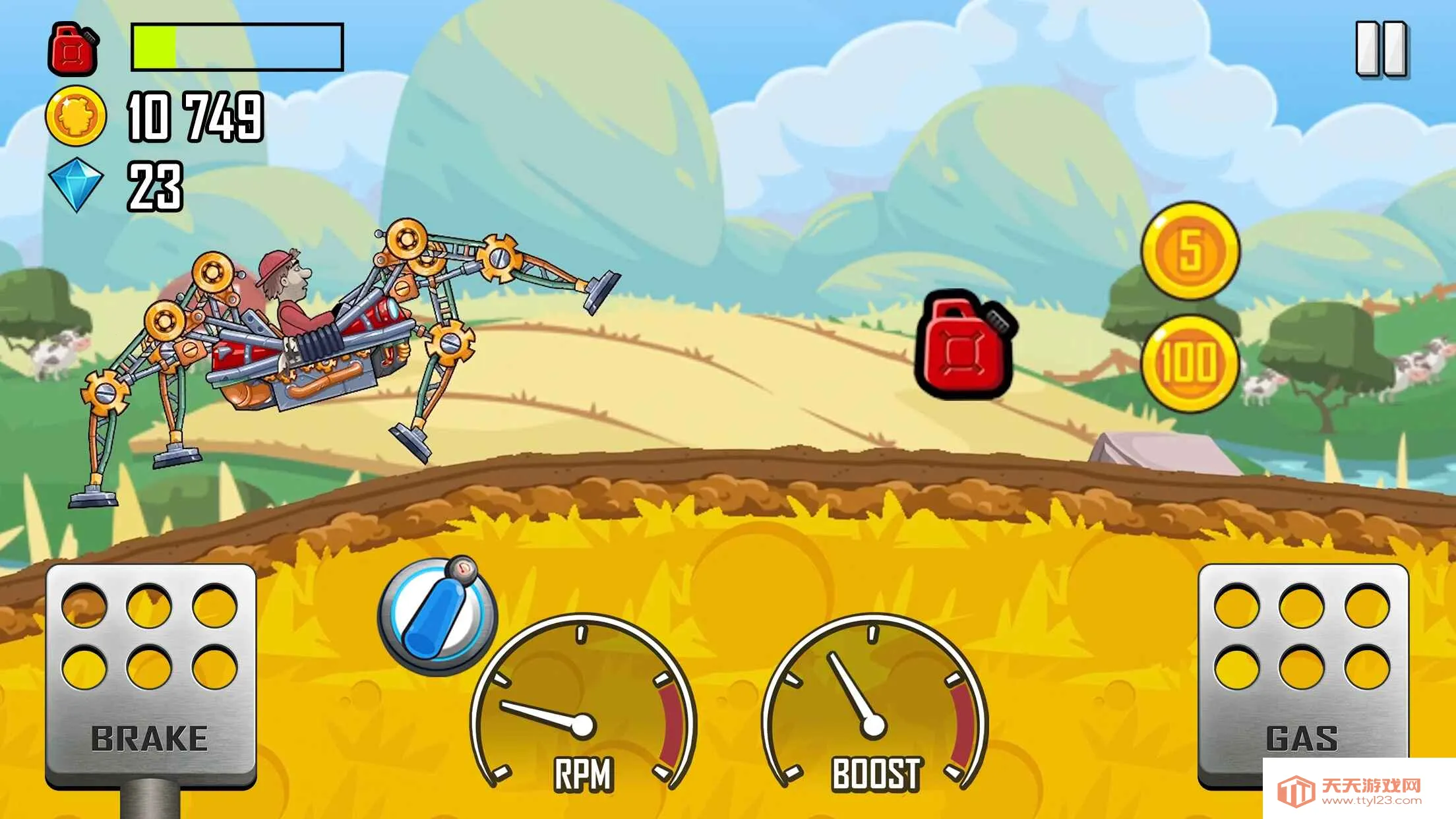This screenshot has width=1456, height=819.
Task: Pause the game with the pause button
Action: click(1381, 50)
